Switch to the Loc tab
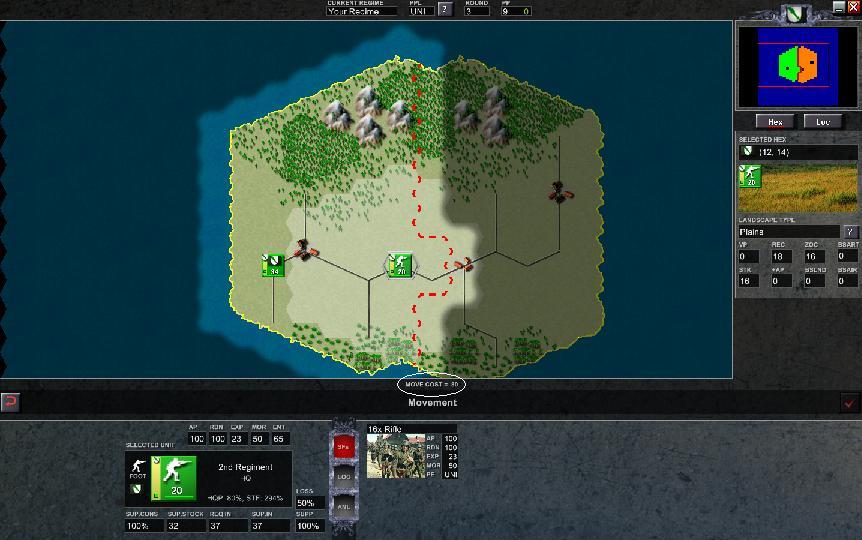This screenshot has height=540, width=862. pyautogui.click(x=823, y=121)
